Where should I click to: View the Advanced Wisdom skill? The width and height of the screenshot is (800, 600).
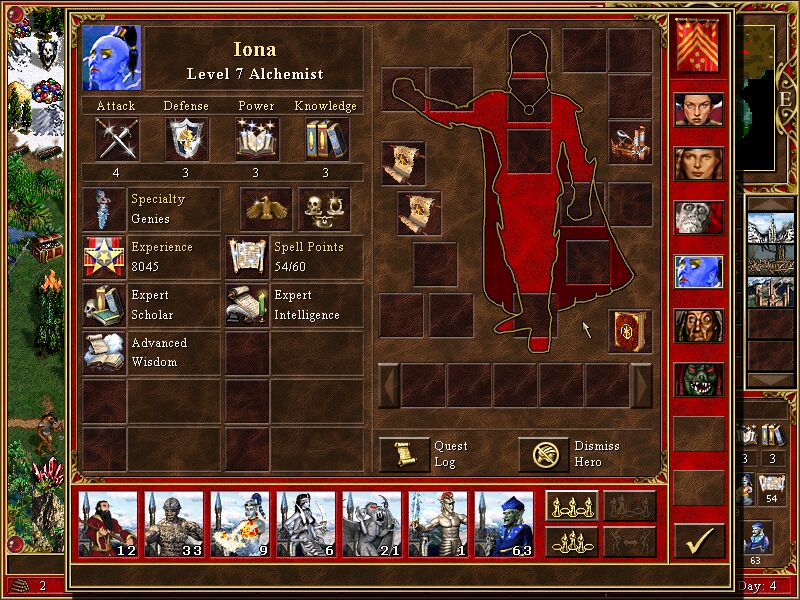[x=104, y=353]
